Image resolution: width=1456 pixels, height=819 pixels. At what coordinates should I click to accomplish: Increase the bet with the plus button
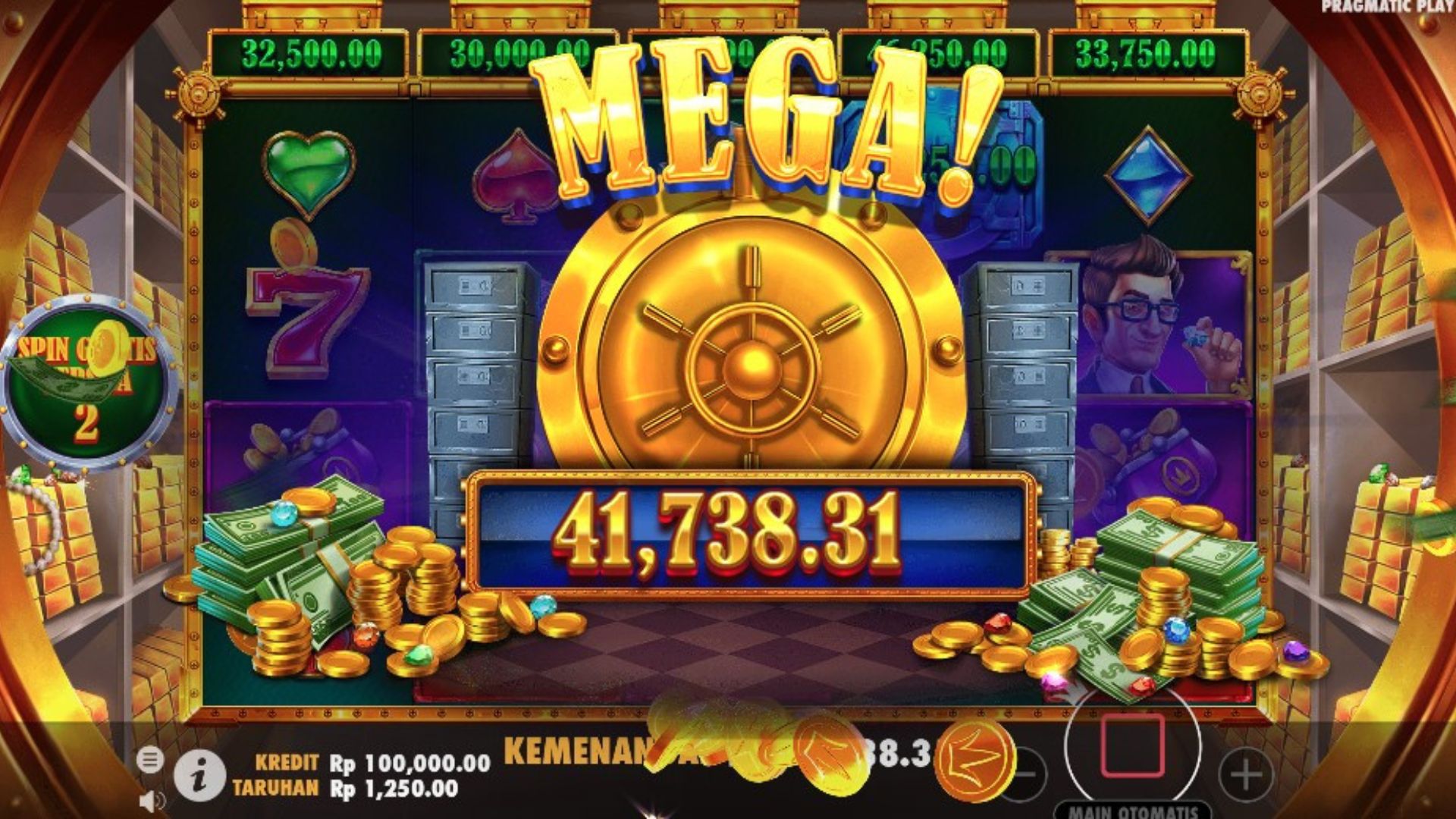[x=1245, y=775]
